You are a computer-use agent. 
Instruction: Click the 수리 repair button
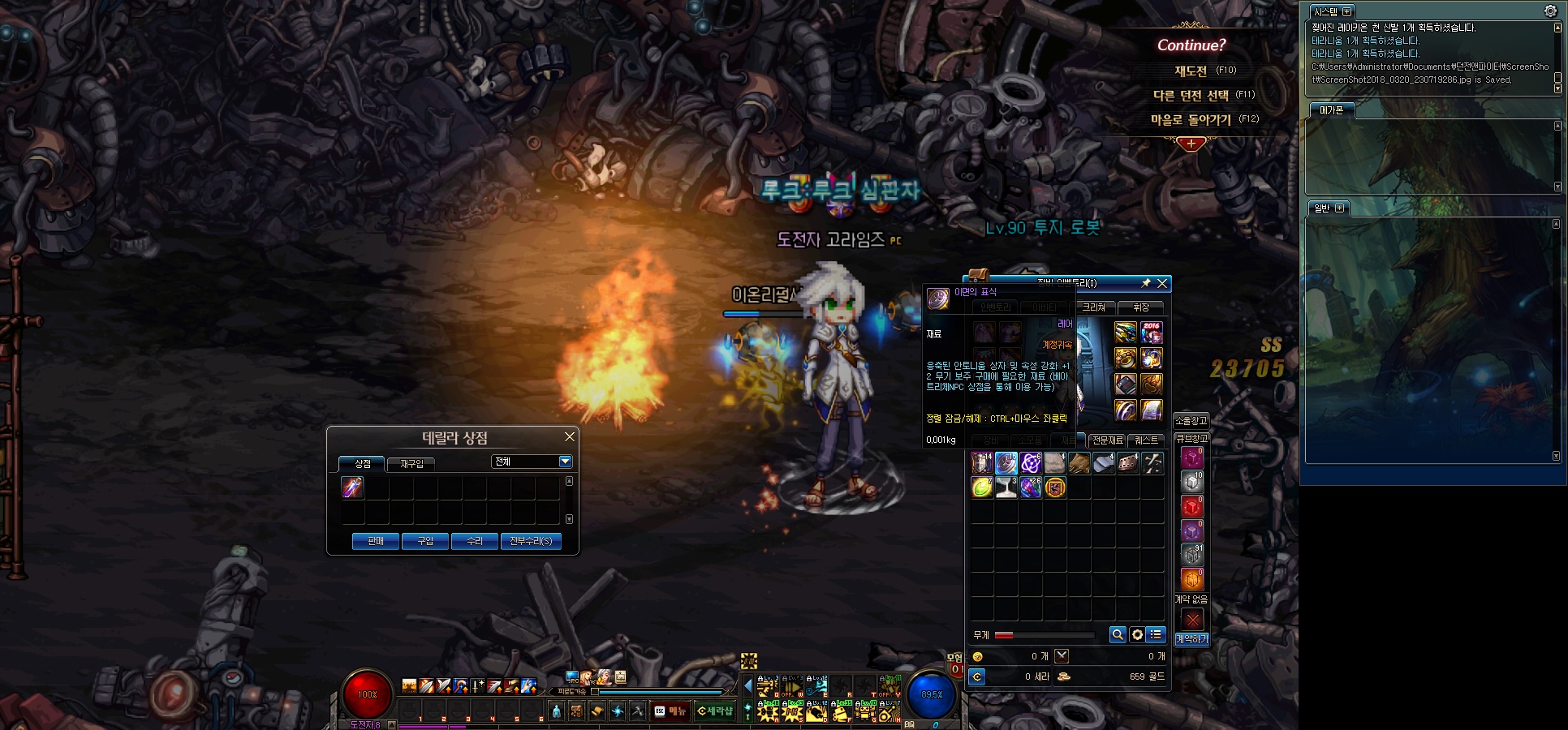point(475,541)
